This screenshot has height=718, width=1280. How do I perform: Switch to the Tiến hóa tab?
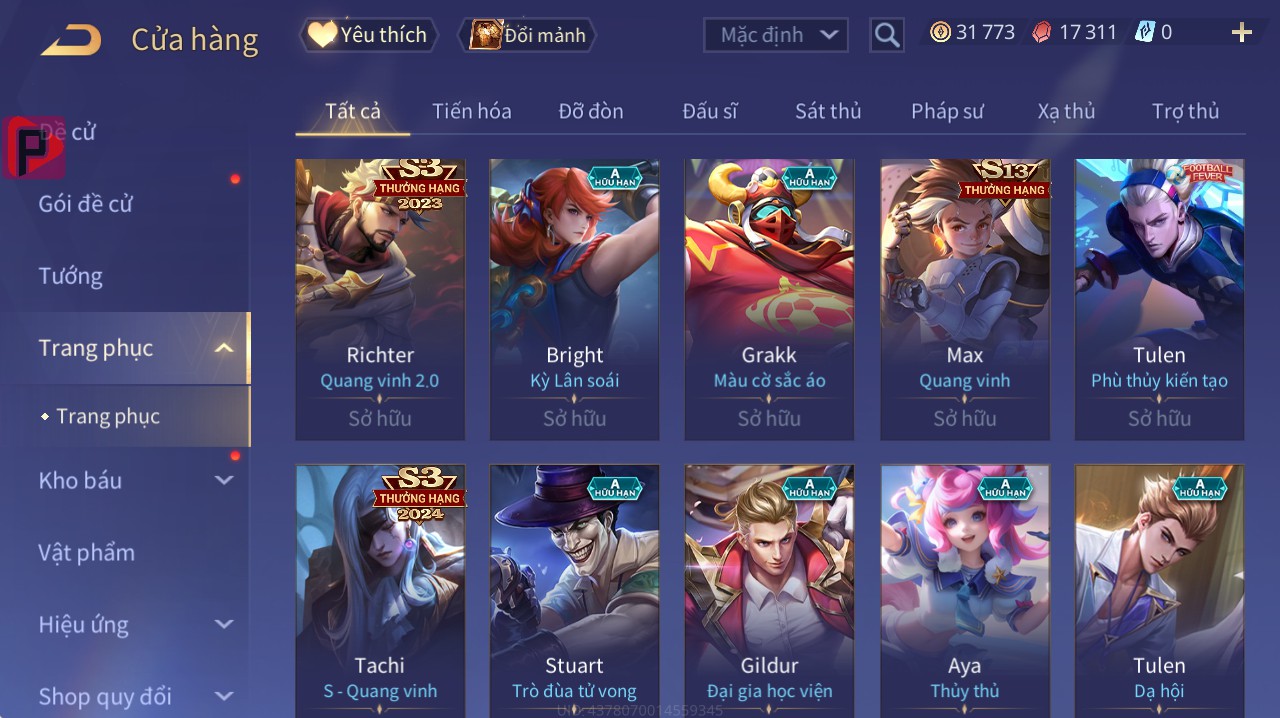[471, 111]
